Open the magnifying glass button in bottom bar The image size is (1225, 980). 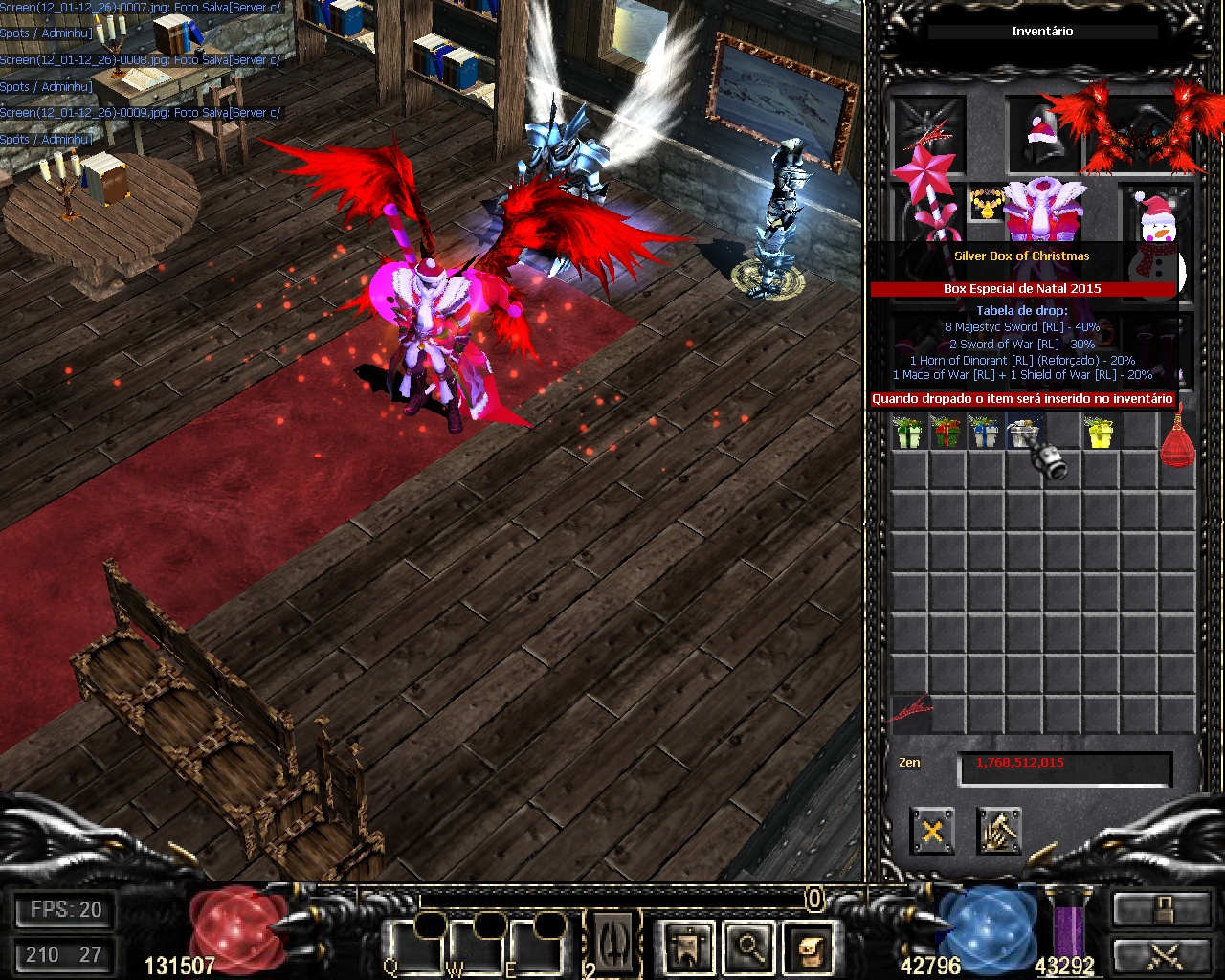tap(748, 948)
